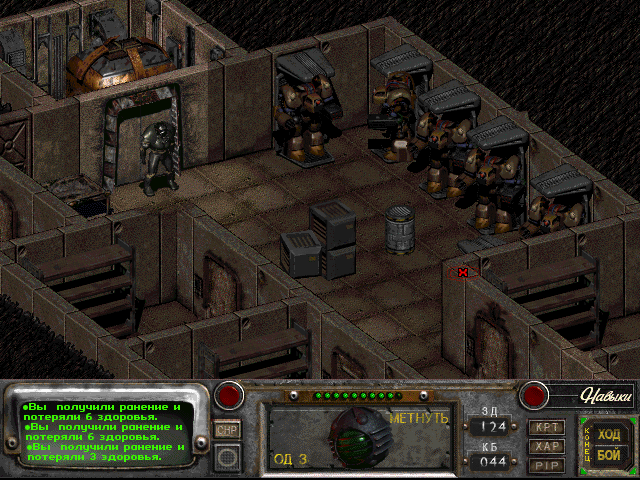End combat with the БОЙ button
The height and width of the screenshot is (480, 640).
[x=608, y=454]
